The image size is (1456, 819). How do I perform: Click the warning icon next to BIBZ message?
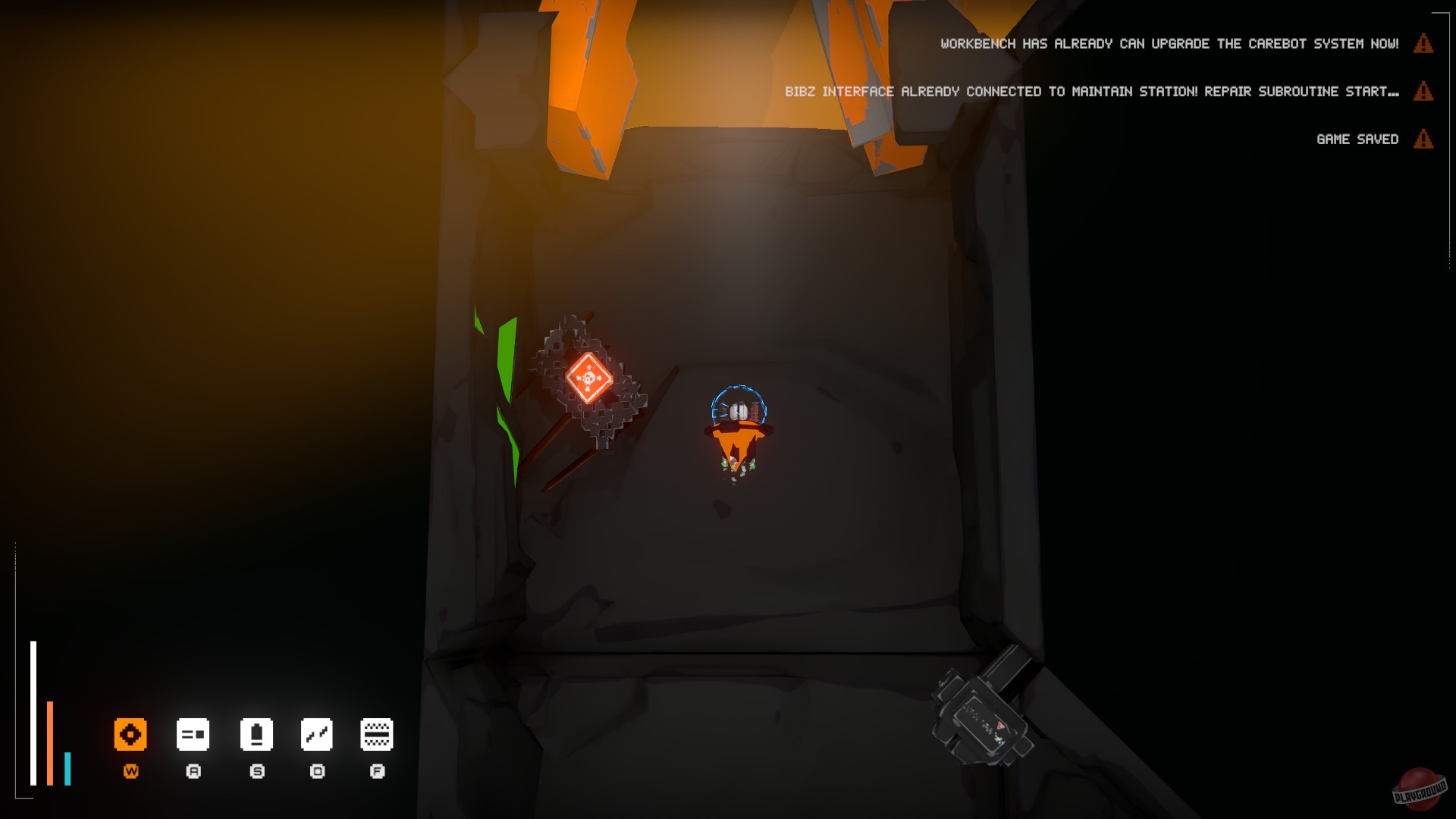click(1422, 92)
